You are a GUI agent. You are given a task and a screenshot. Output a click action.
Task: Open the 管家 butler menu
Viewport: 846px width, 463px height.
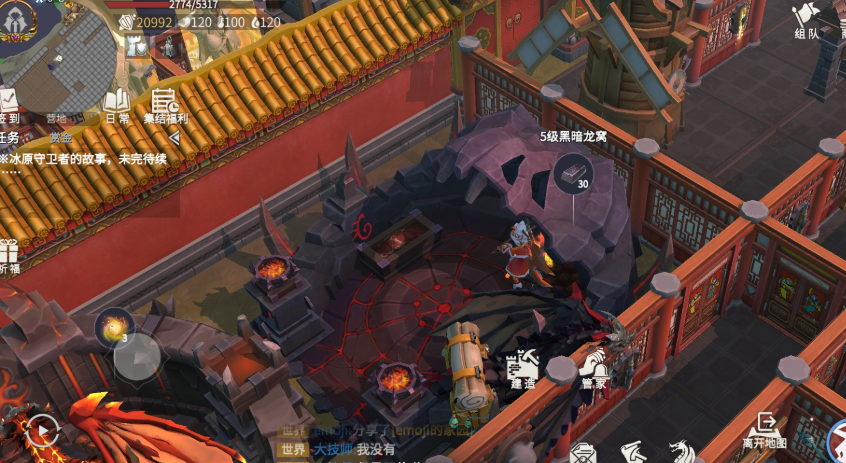(593, 370)
